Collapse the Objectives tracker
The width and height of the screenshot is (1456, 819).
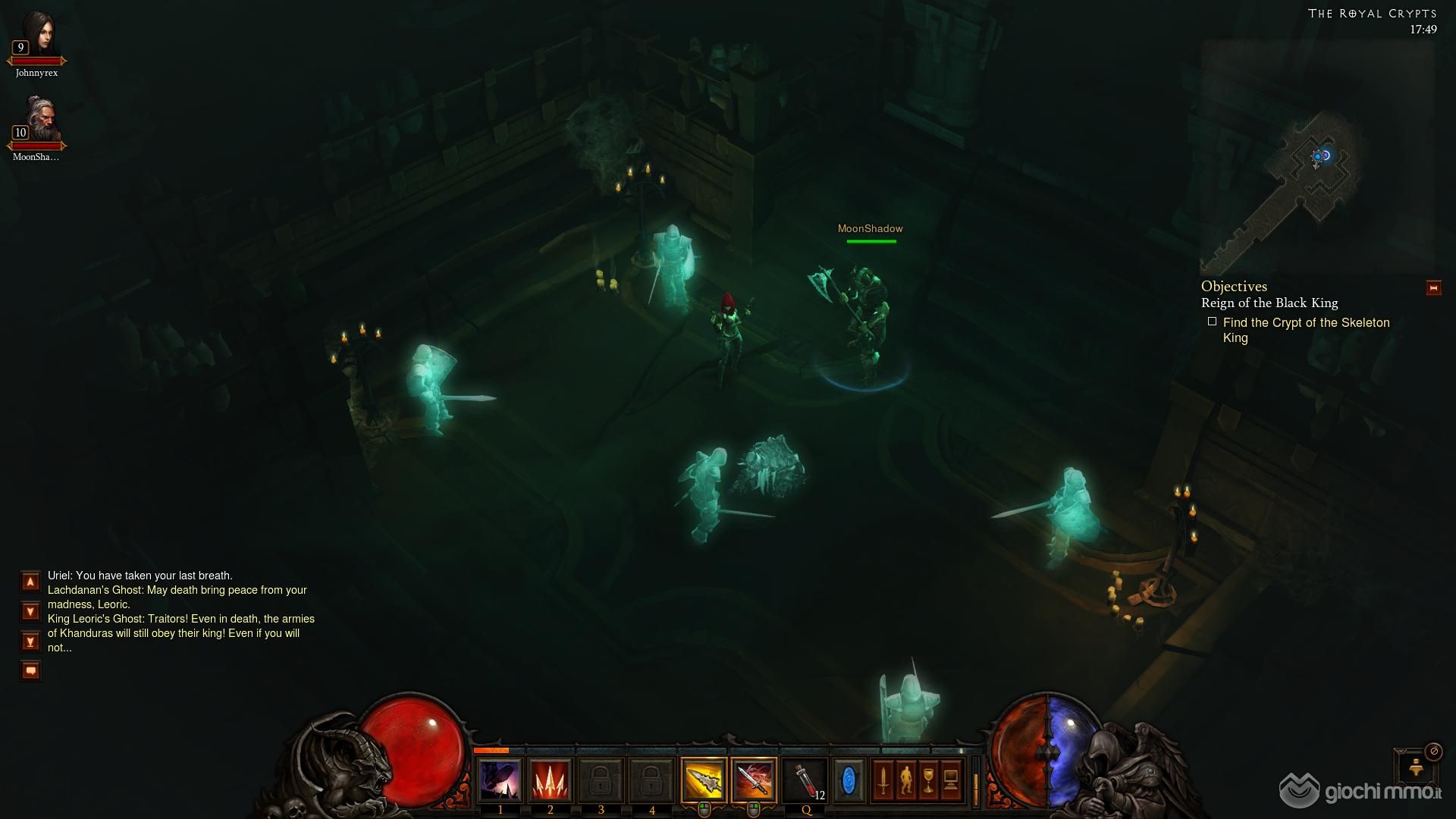click(x=1433, y=288)
